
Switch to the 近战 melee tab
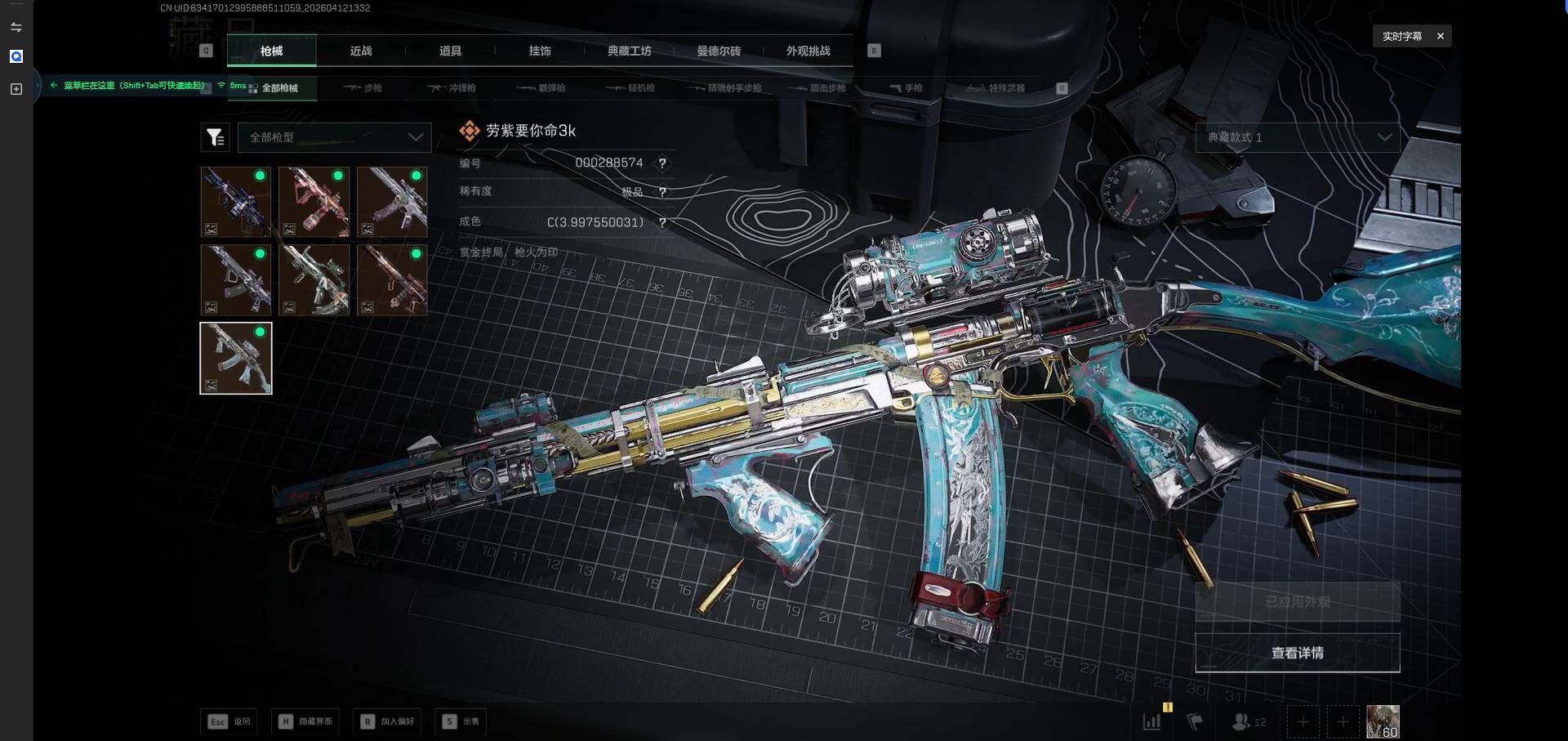click(361, 51)
